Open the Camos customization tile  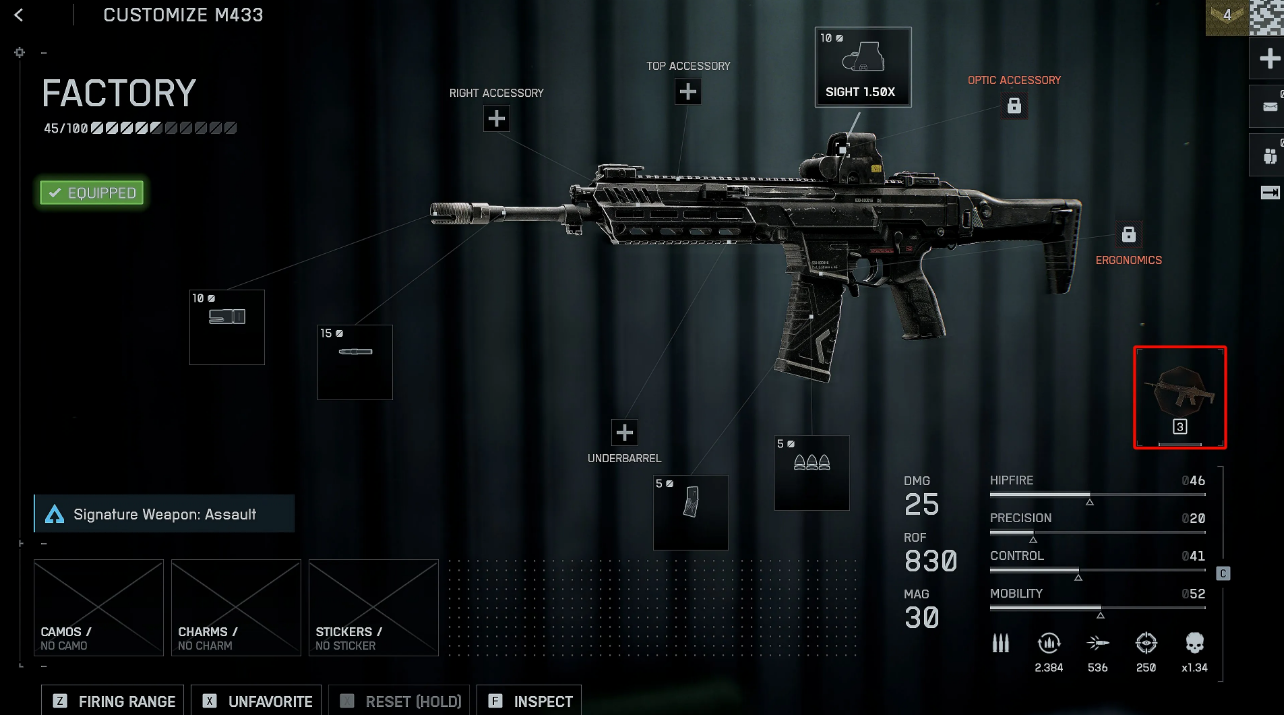(99, 606)
